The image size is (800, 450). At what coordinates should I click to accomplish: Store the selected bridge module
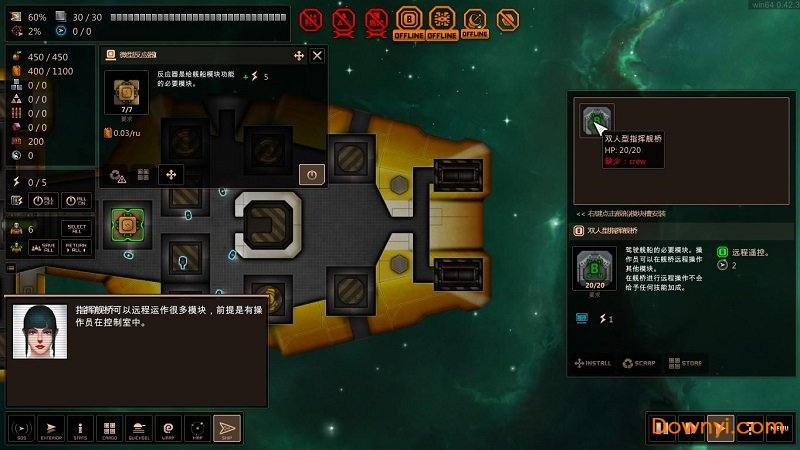[686, 363]
